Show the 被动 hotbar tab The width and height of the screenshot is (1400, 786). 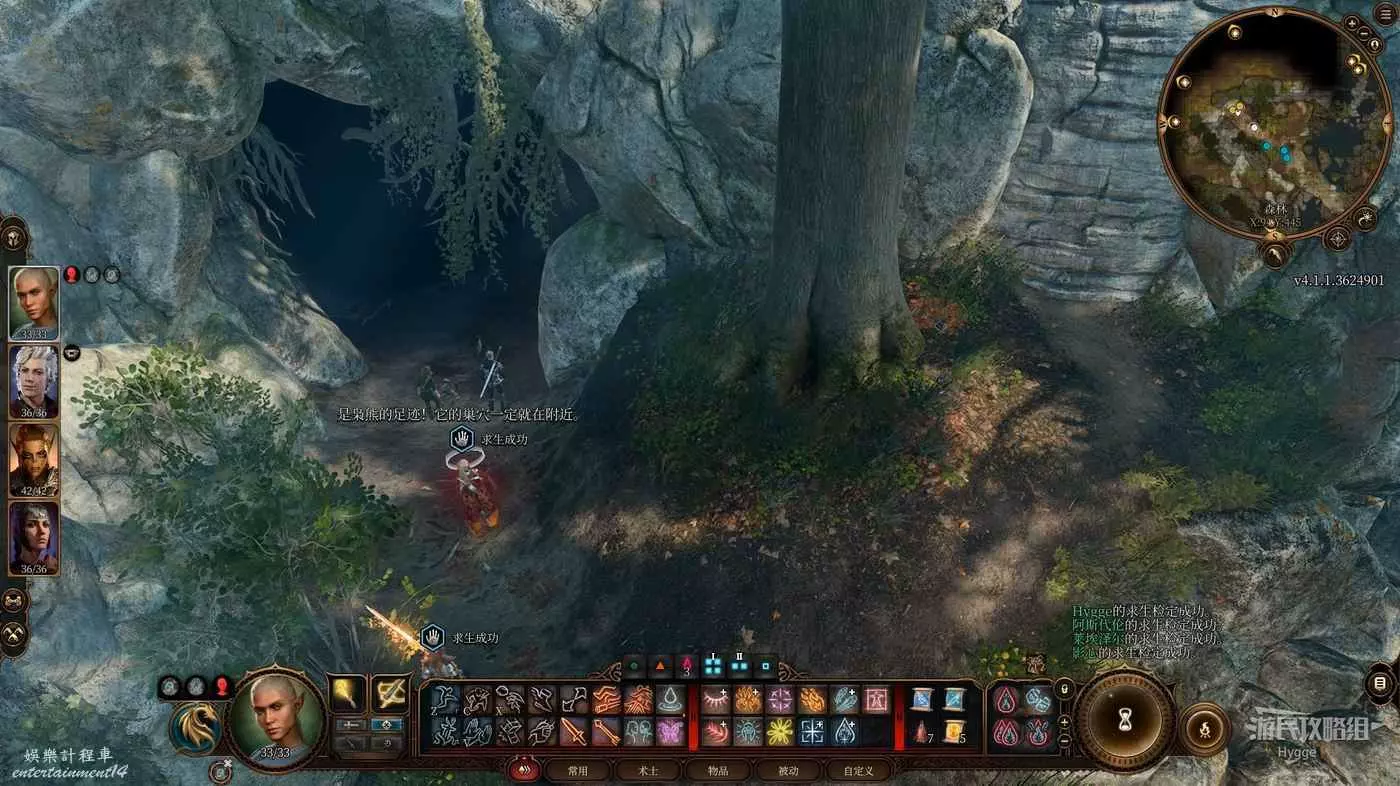pyautogui.click(x=788, y=771)
